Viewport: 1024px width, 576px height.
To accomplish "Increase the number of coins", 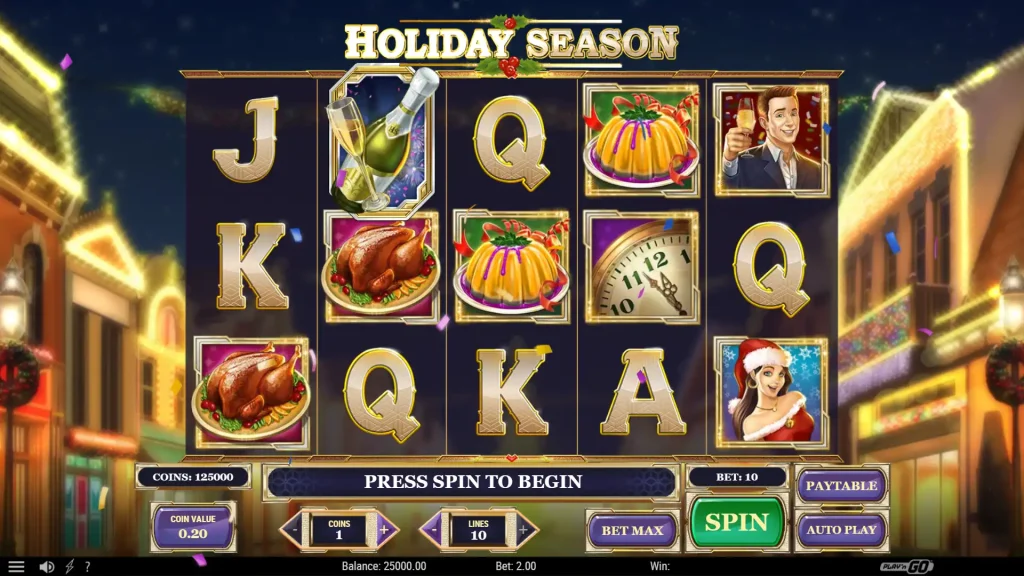I will click(385, 529).
